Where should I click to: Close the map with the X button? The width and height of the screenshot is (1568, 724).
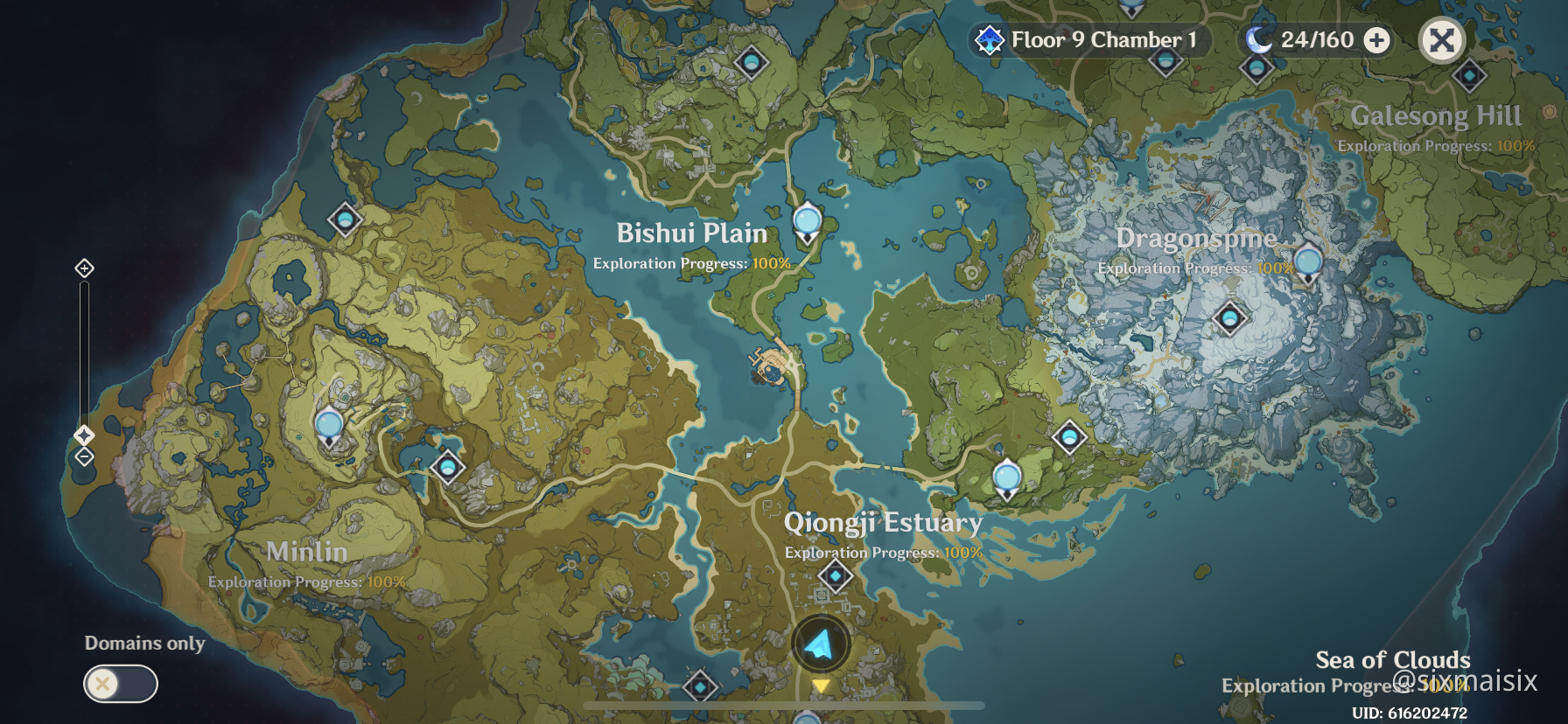1441,40
